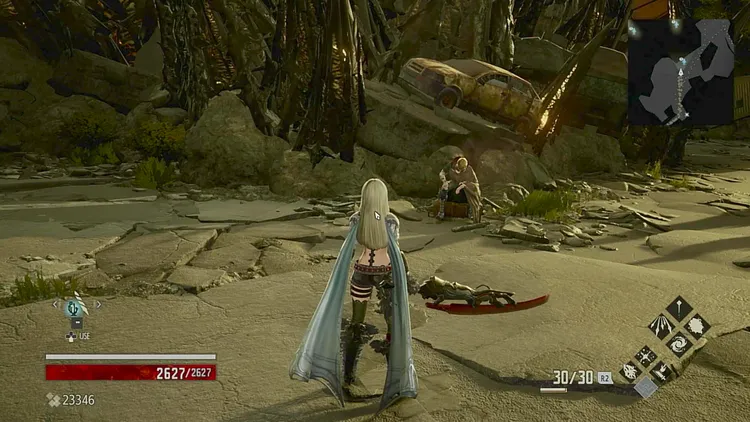Image resolution: width=750 pixels, height=422 pixels.
Task: Activate the spiral vortex gift icon
Action: pos(680,341)
